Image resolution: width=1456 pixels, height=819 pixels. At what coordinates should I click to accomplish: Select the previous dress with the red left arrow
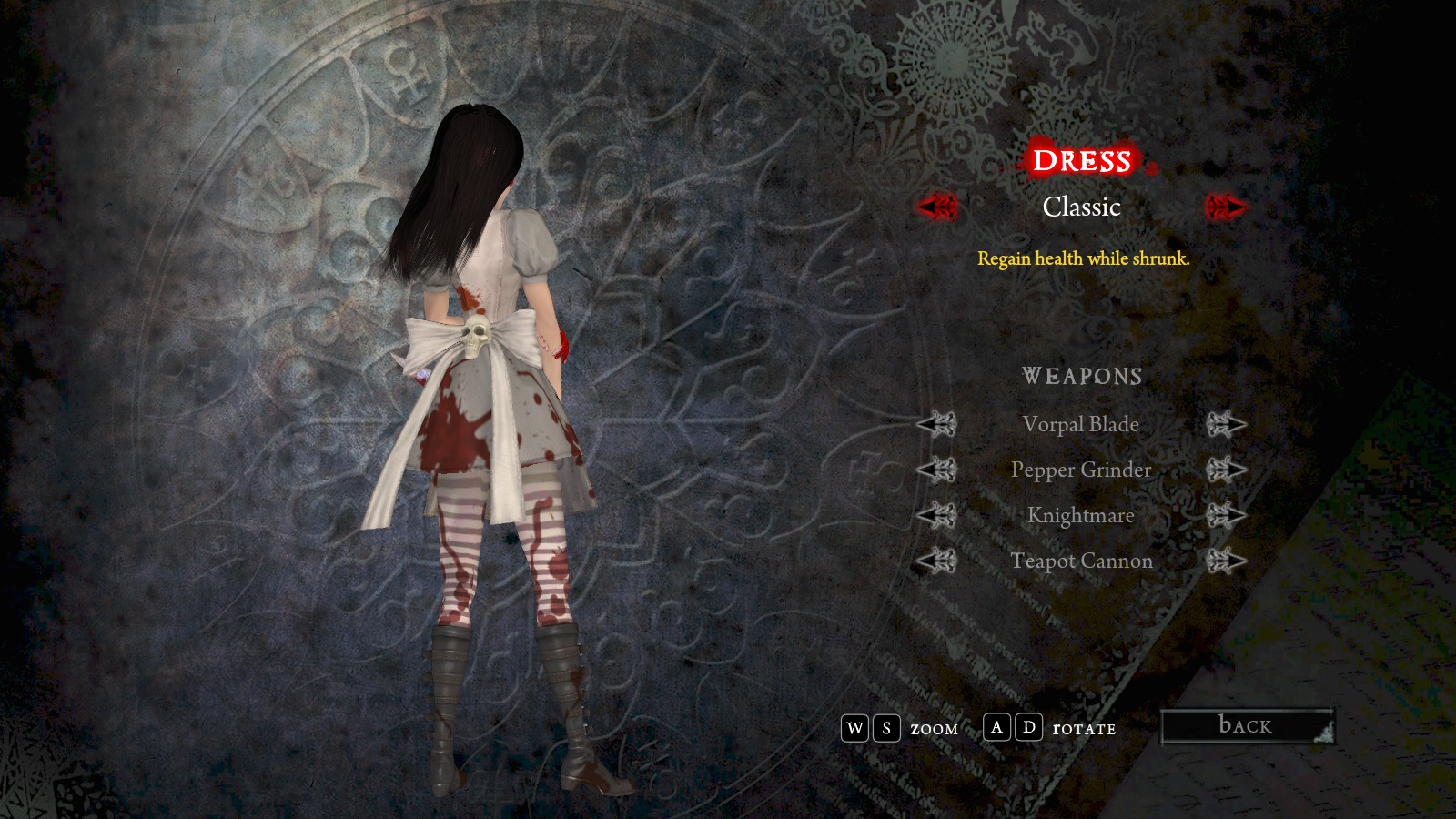point(936,207)
